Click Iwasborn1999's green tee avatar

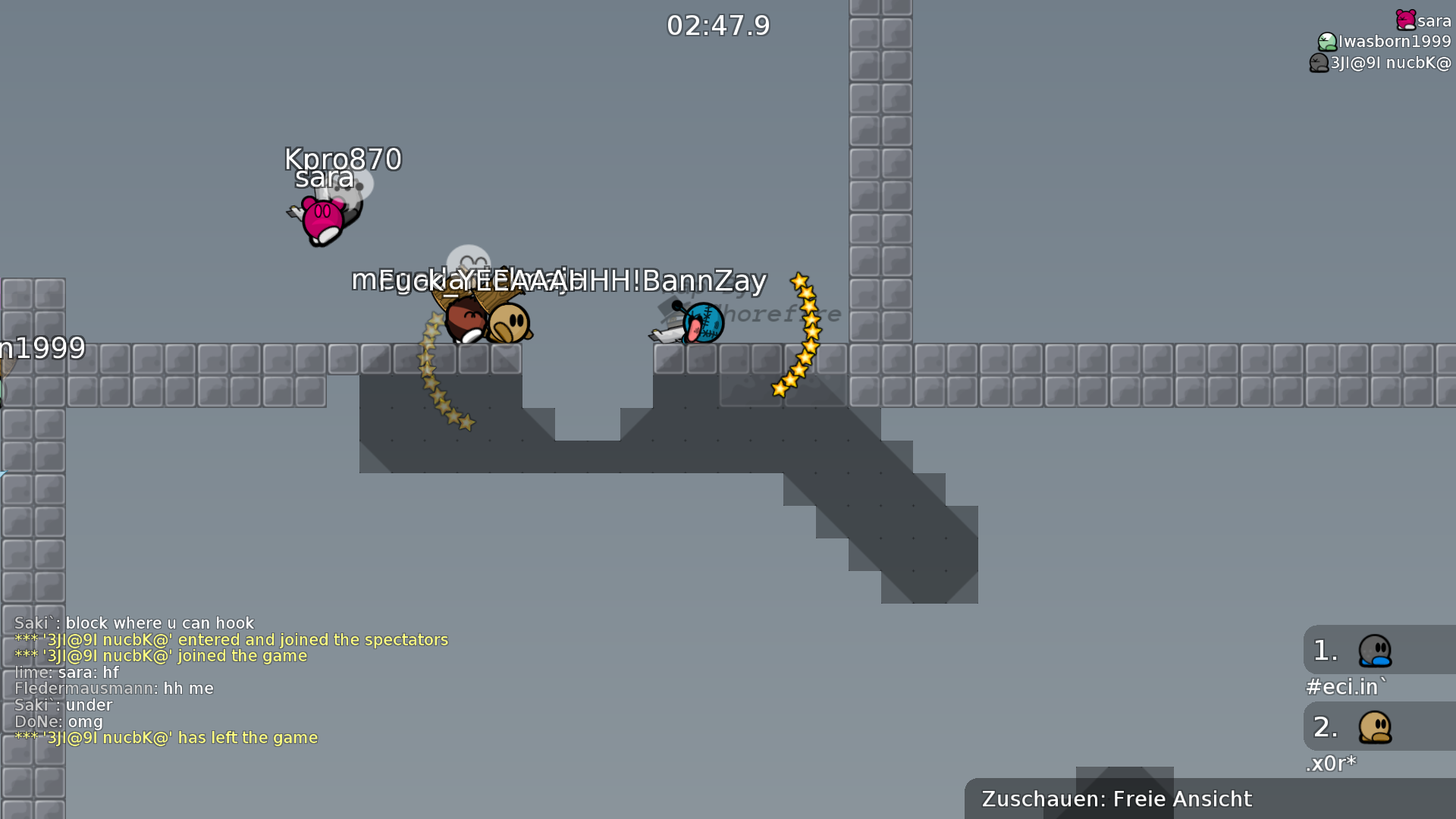1326,42
